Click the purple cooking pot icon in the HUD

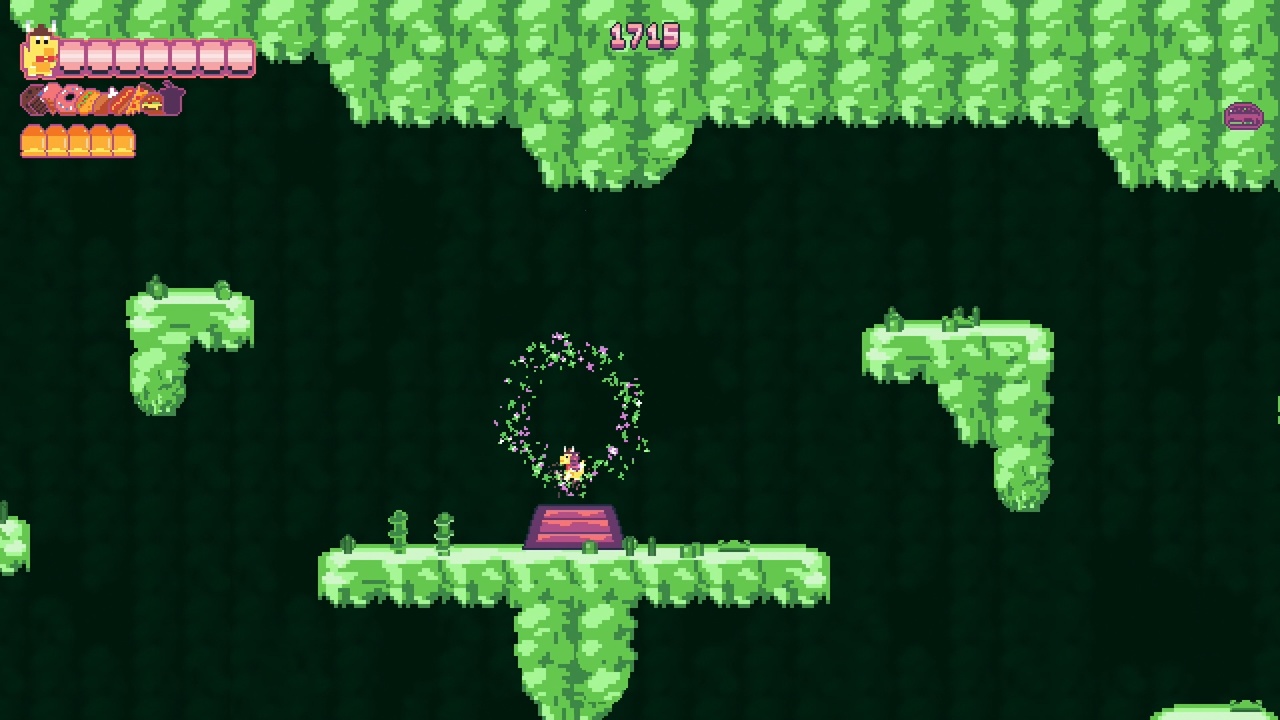point(170,100)
